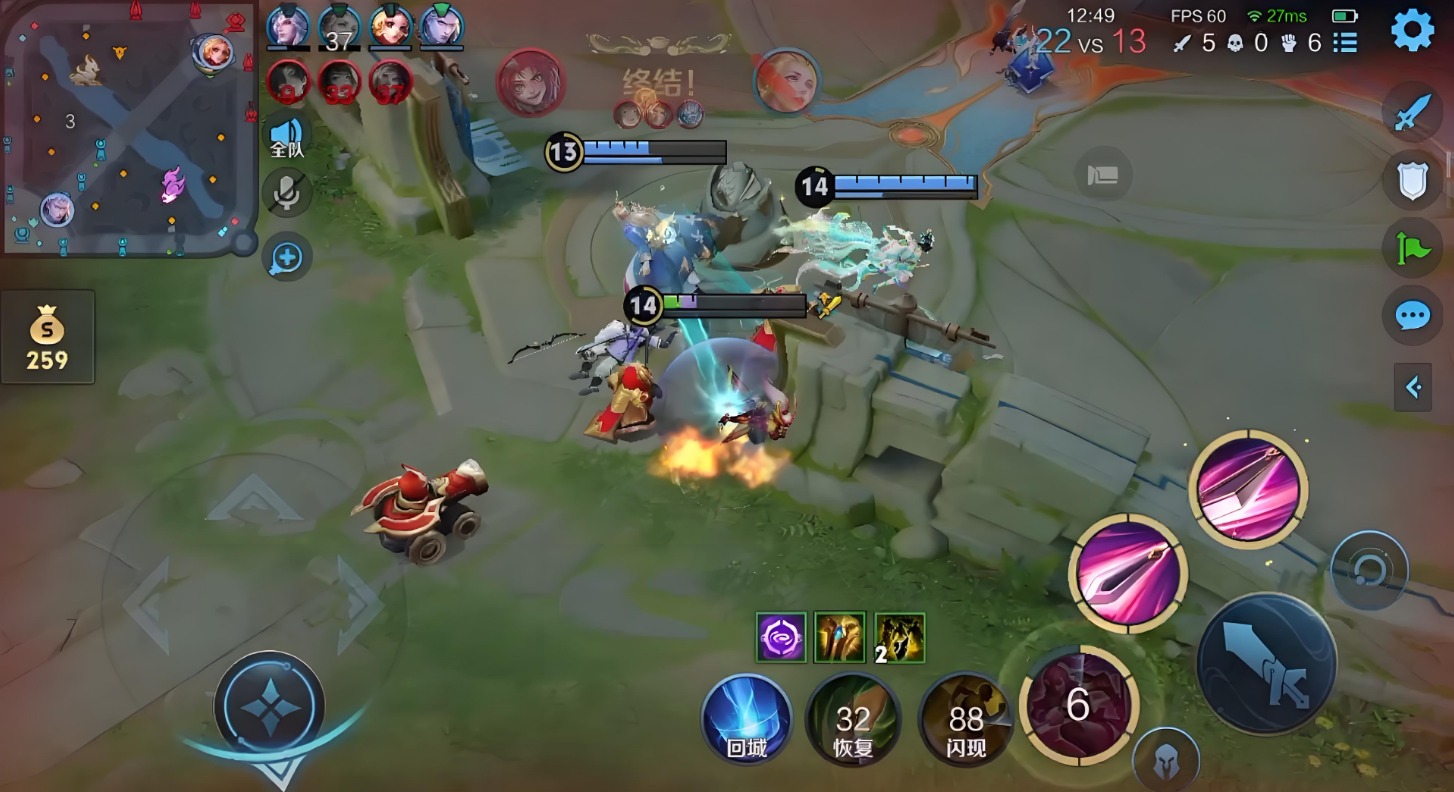Viewport: 1454px width, 792px height.
Task: Open the chat bubble quick messages
Action: pyautogui.click(x=1411, y=316)
